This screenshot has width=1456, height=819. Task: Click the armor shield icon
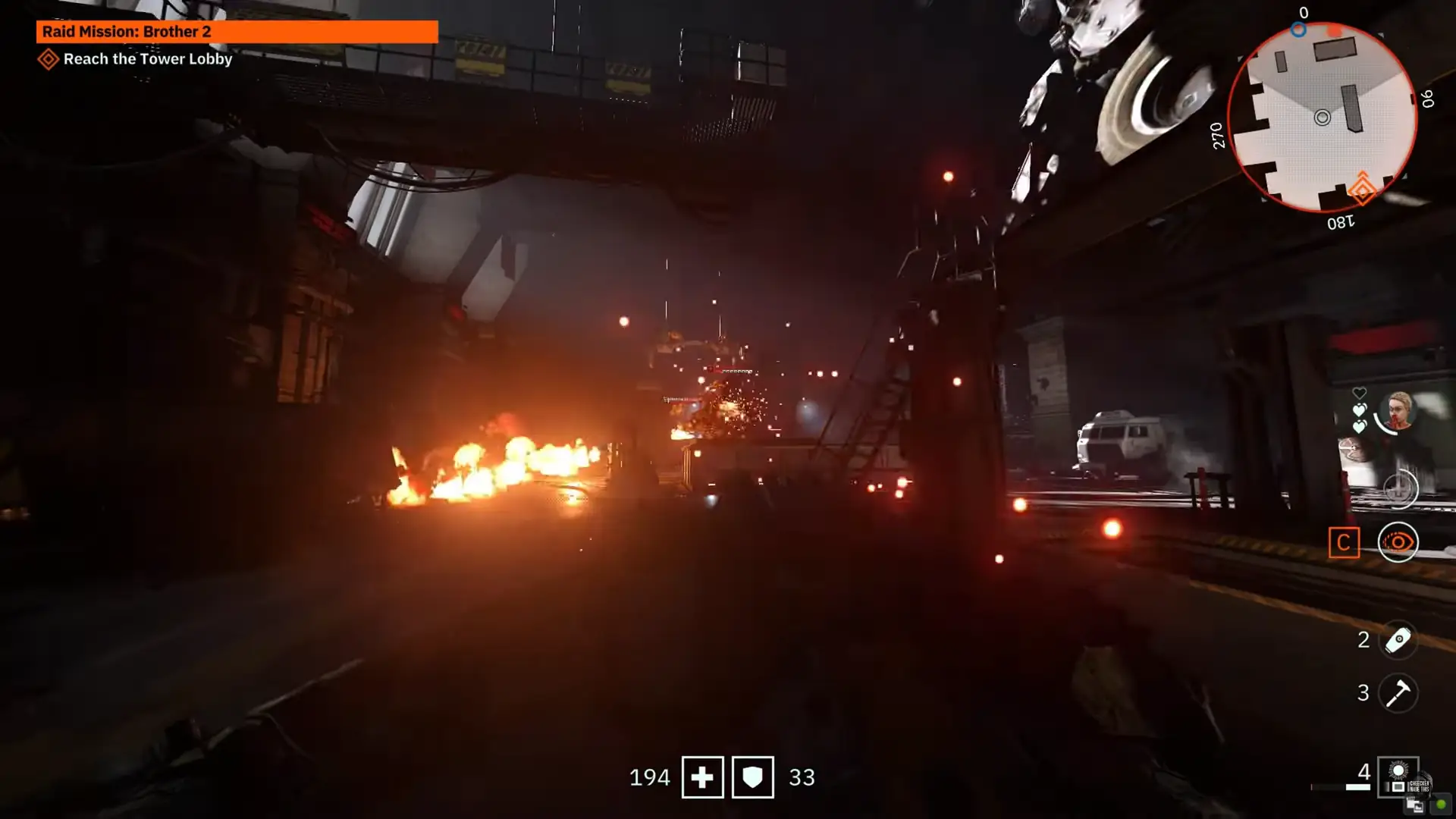[x=752, y=777]
